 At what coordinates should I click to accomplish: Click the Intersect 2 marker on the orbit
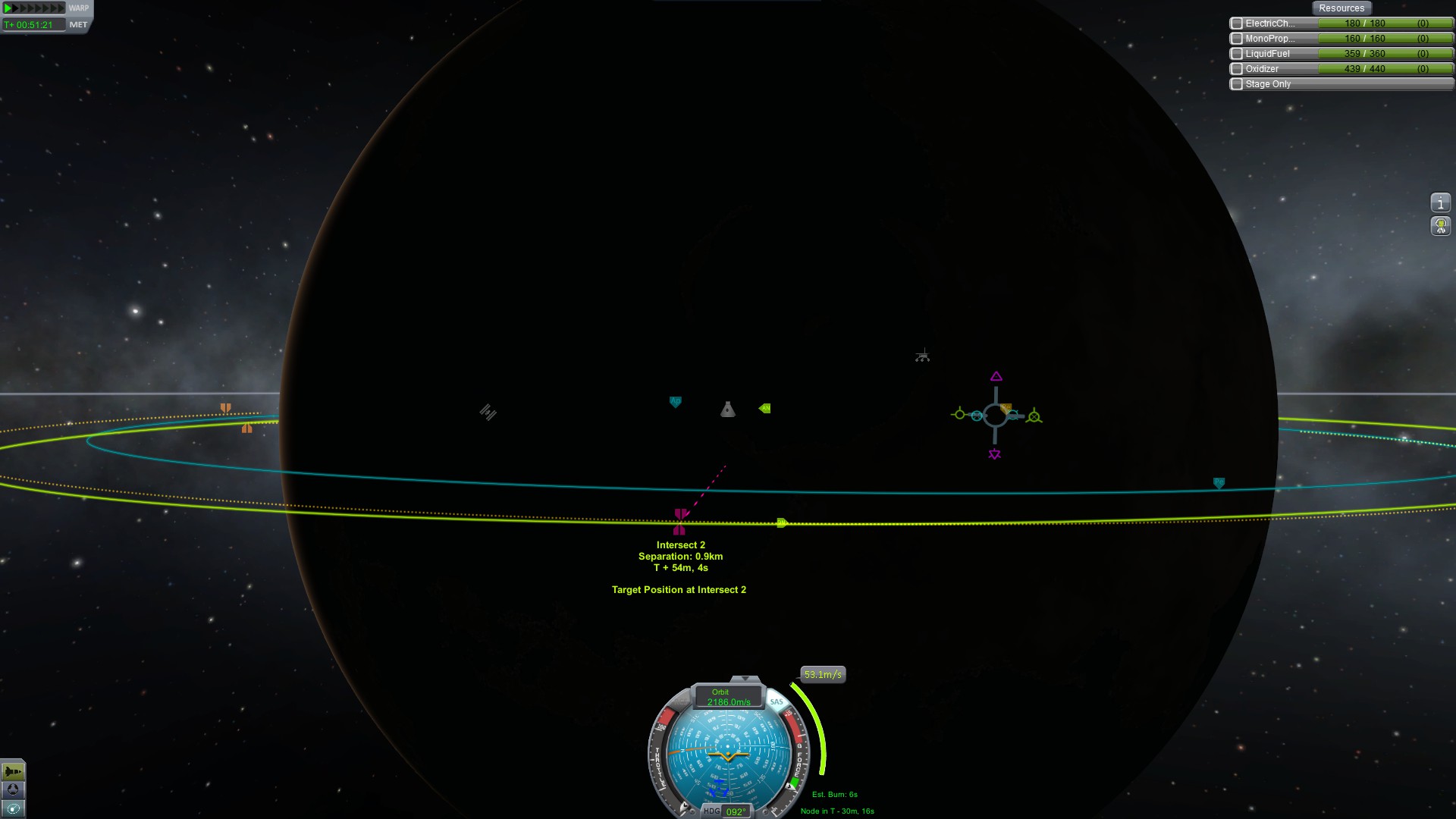[x=680, y=516]
